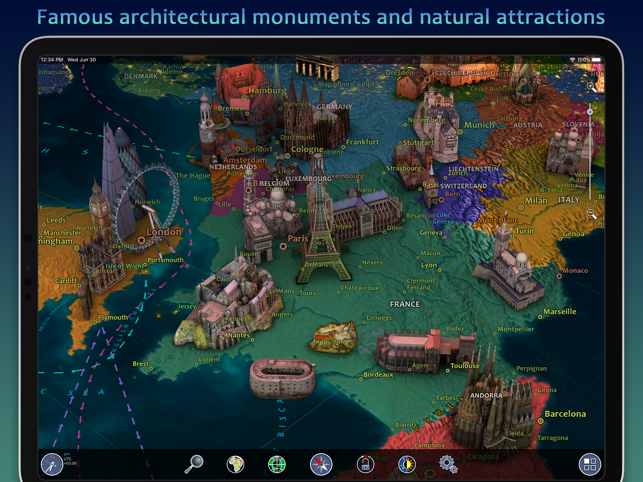This screenshot has width=643, height=482.
Task: Zoom in with the plus magnifier
Action: coord(592,87)
